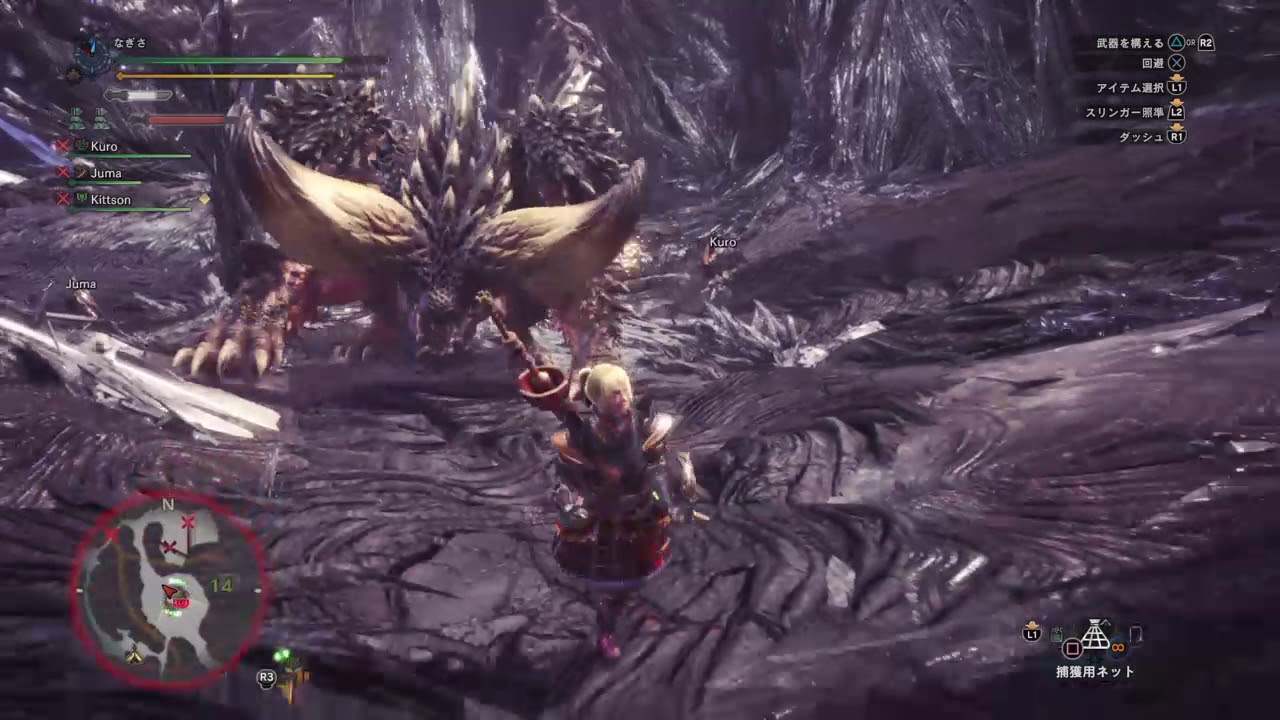Viewport: 1280px width, 720px height.
Task: Pick party member Kittson in the list
Action: (x=110, y=200)
